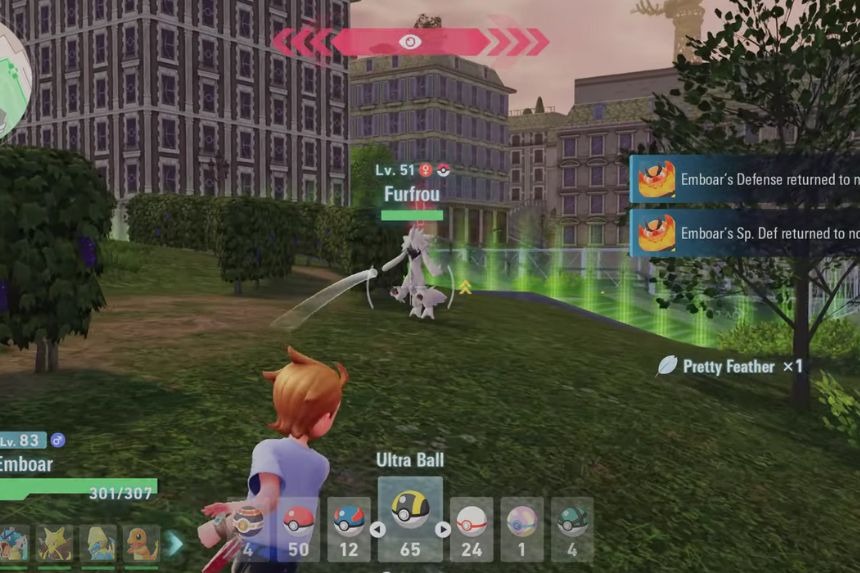Select Charmander in the party bar

click(x=141, y=544)
